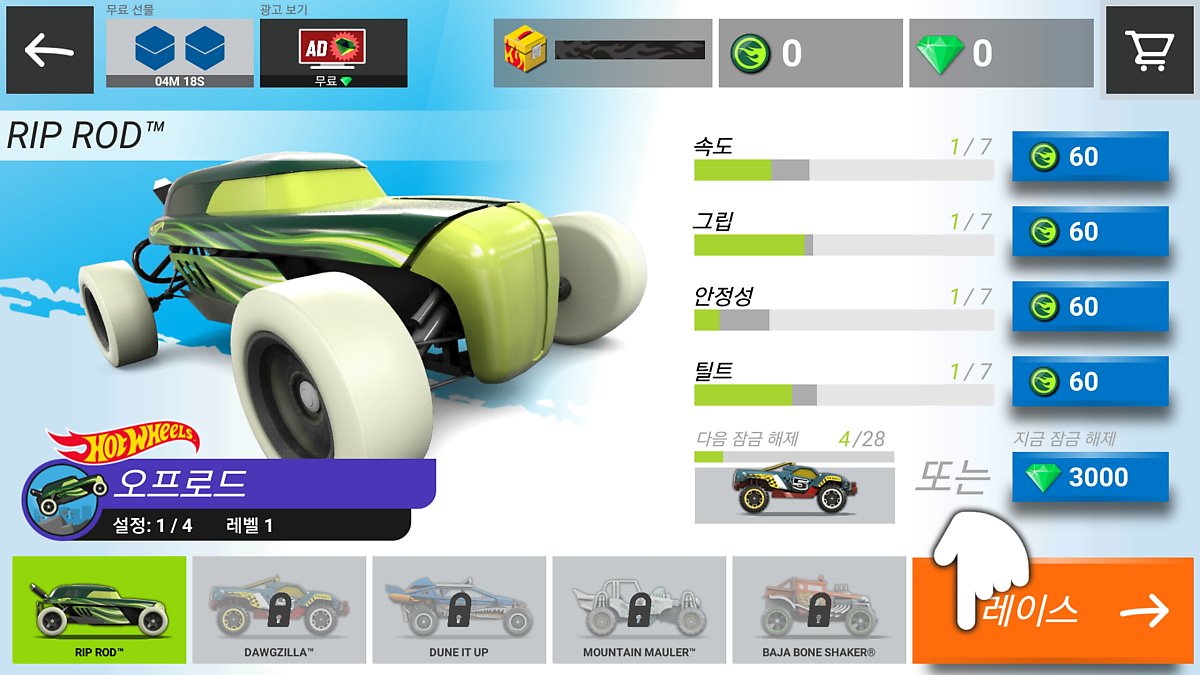The image size is (1200, 675).
Task: Choose the locked DAWGZILLA car
Action: 280,610
